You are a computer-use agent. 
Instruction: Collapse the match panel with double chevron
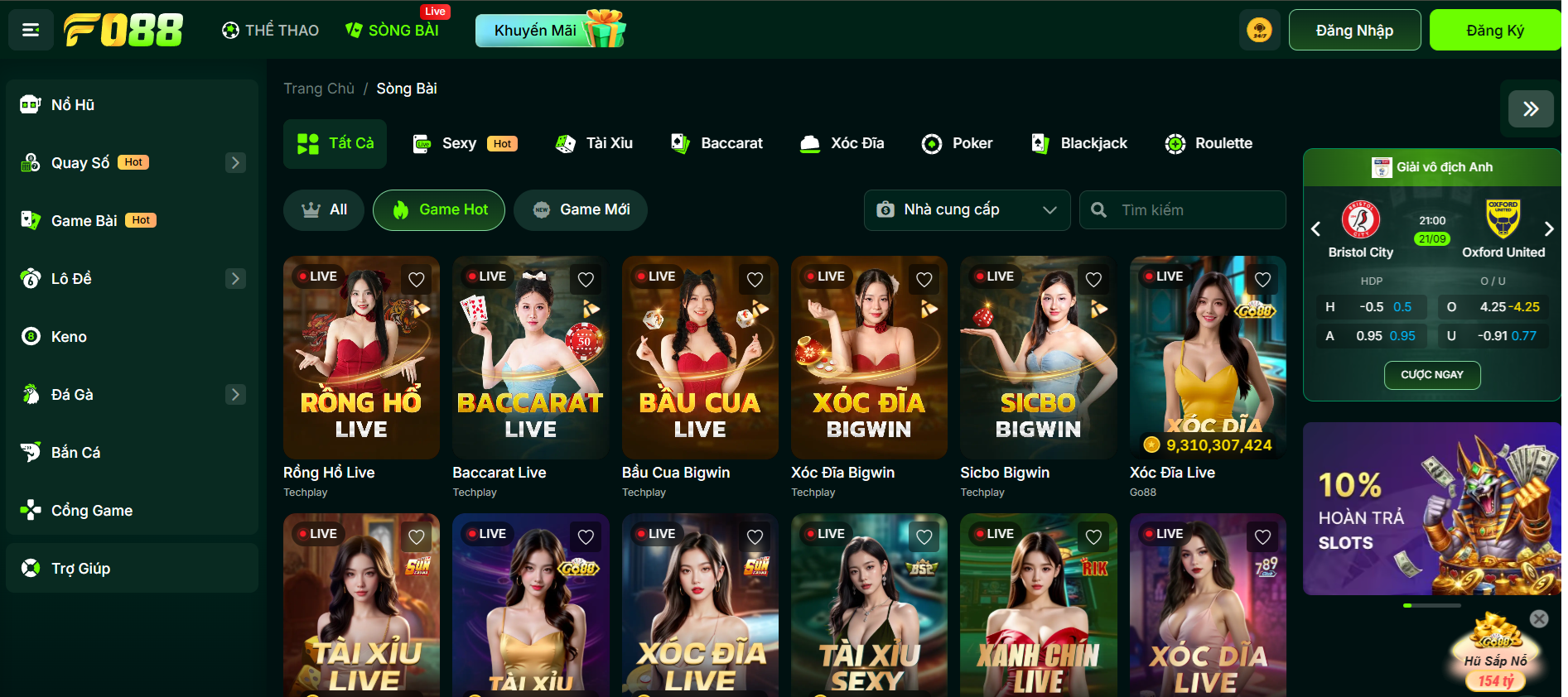(x=1529, y=108)
